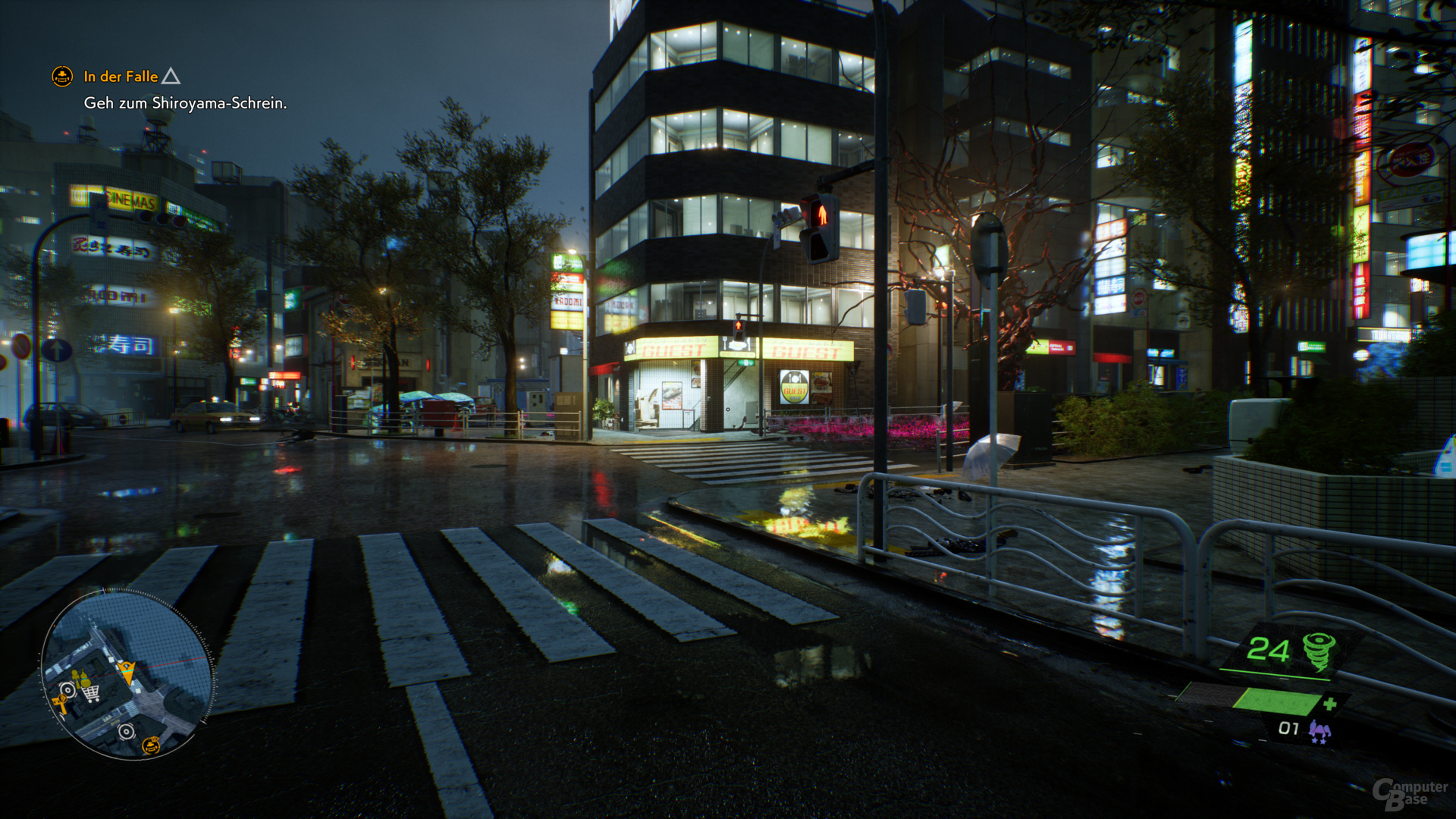Click the upper white spirit ring marker on the minimap

pyautogui.click(x=68, y=689)
